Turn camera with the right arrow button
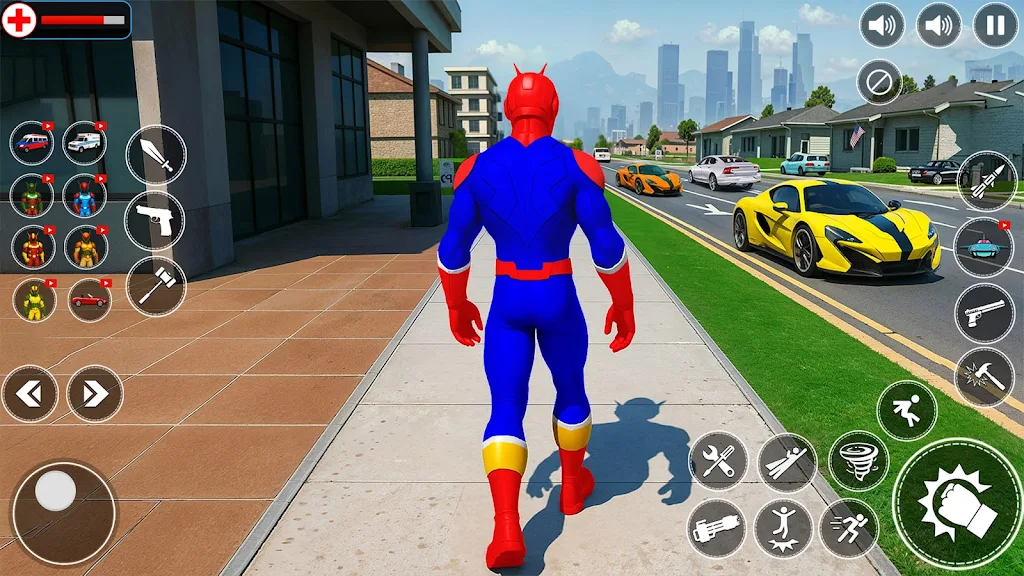The width and height of the screenshot is (1024, 576). [95, 394]
